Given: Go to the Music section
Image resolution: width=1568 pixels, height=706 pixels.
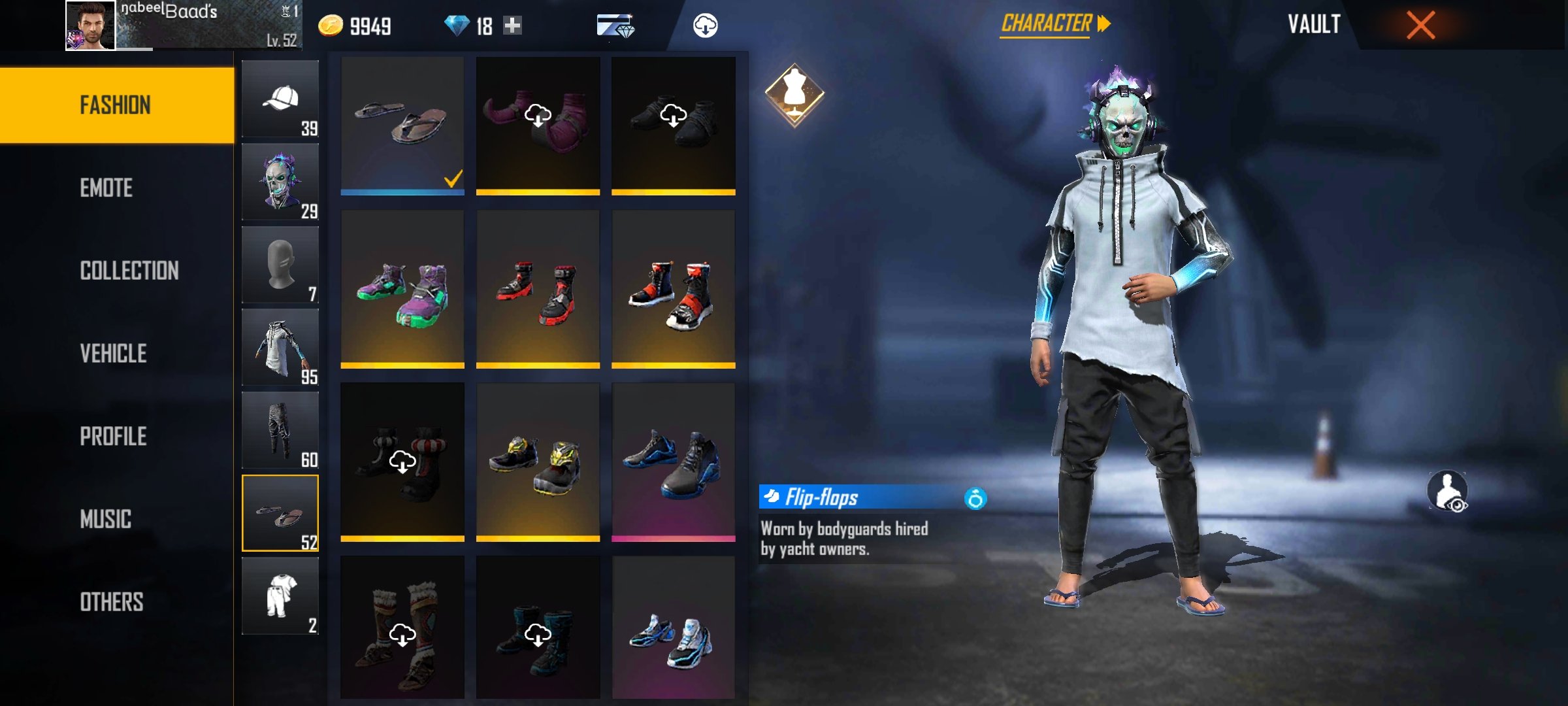Looking at the screenshot, I should 105,520.
